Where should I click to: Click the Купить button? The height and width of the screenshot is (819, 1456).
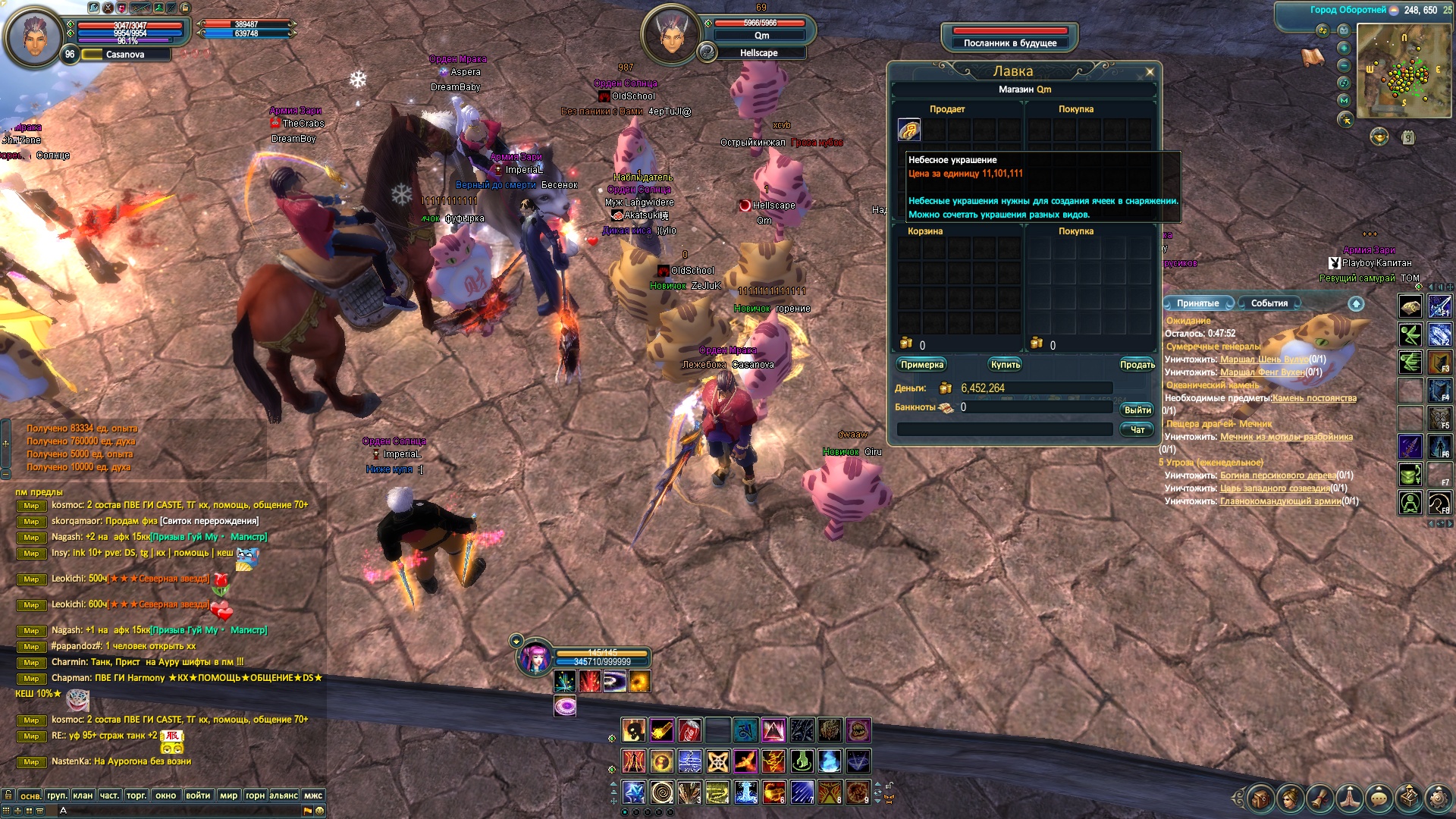tap(1005, 365)
